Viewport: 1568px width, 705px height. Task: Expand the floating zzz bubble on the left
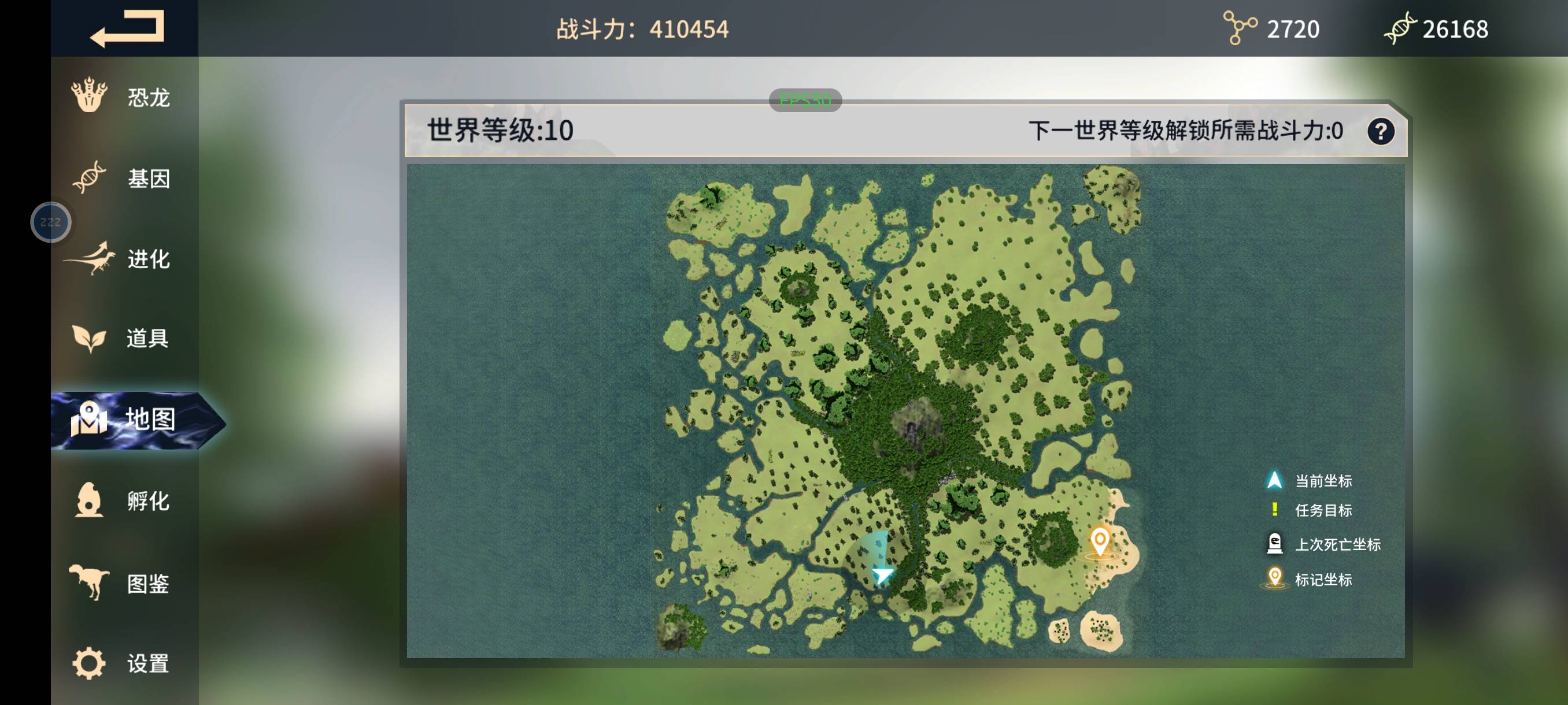coord(51,221)
